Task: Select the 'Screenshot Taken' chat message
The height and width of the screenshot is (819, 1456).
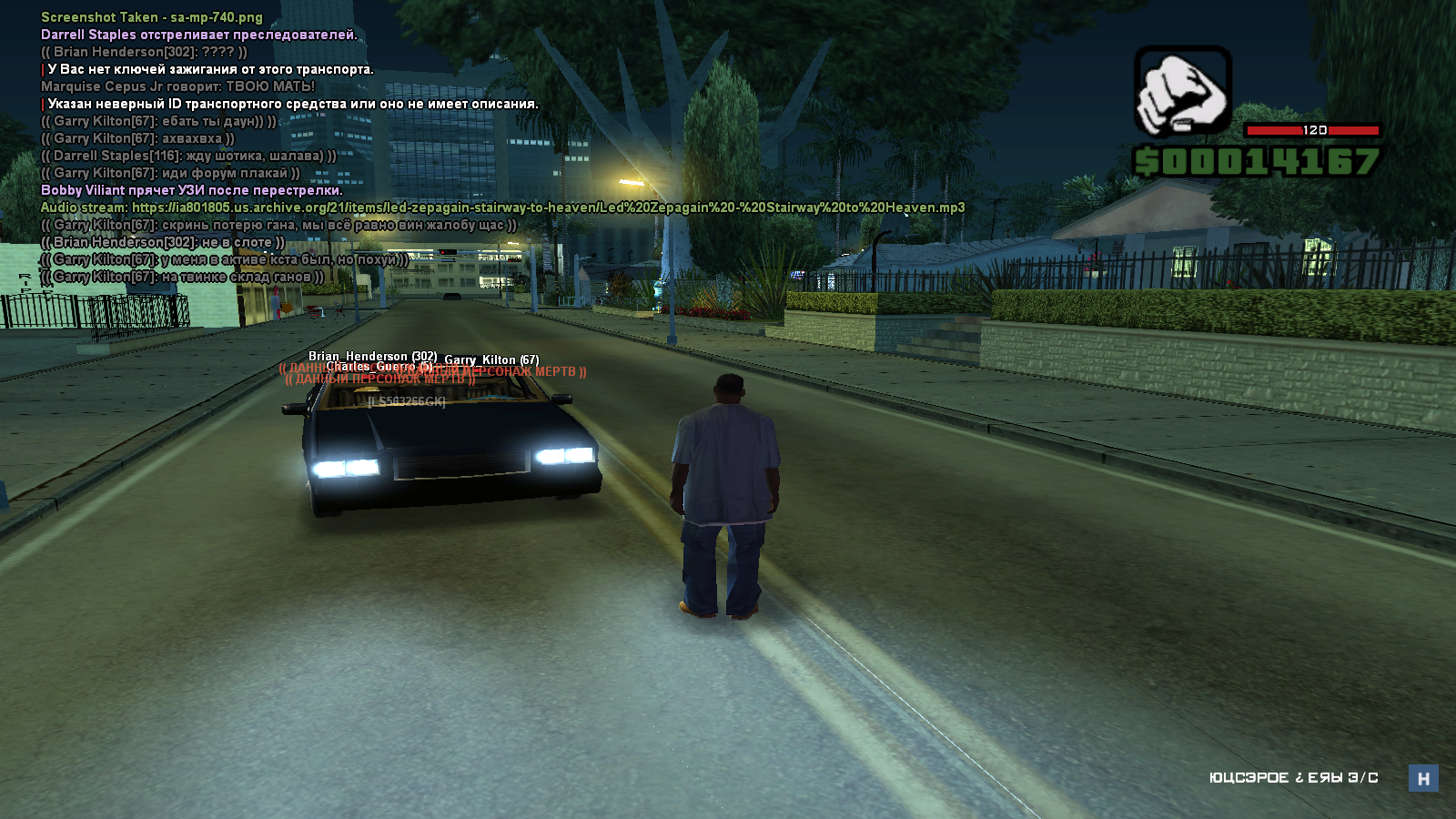Action: [152, 17]
